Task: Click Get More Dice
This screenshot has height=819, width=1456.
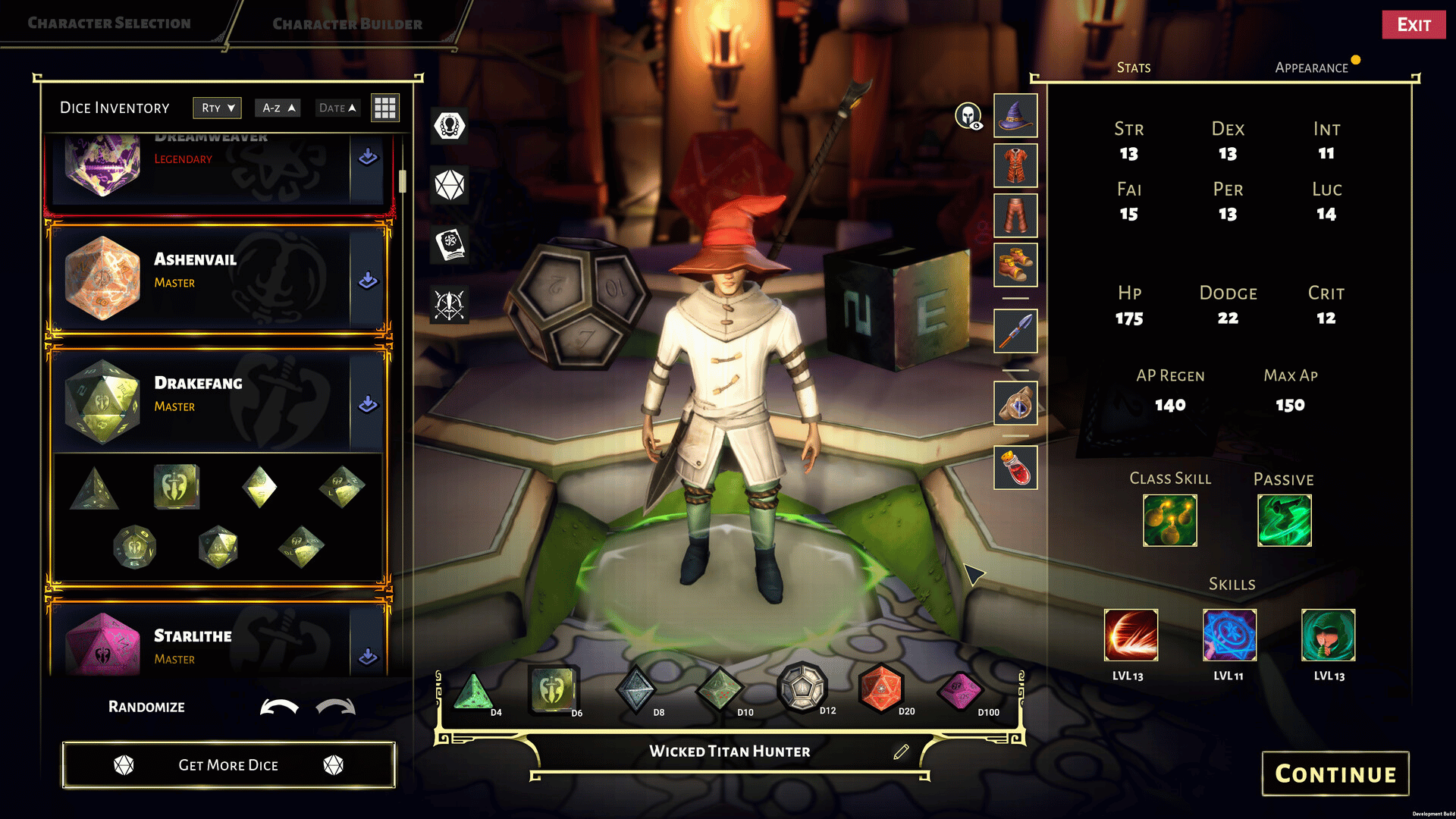Action: (228, 765)
